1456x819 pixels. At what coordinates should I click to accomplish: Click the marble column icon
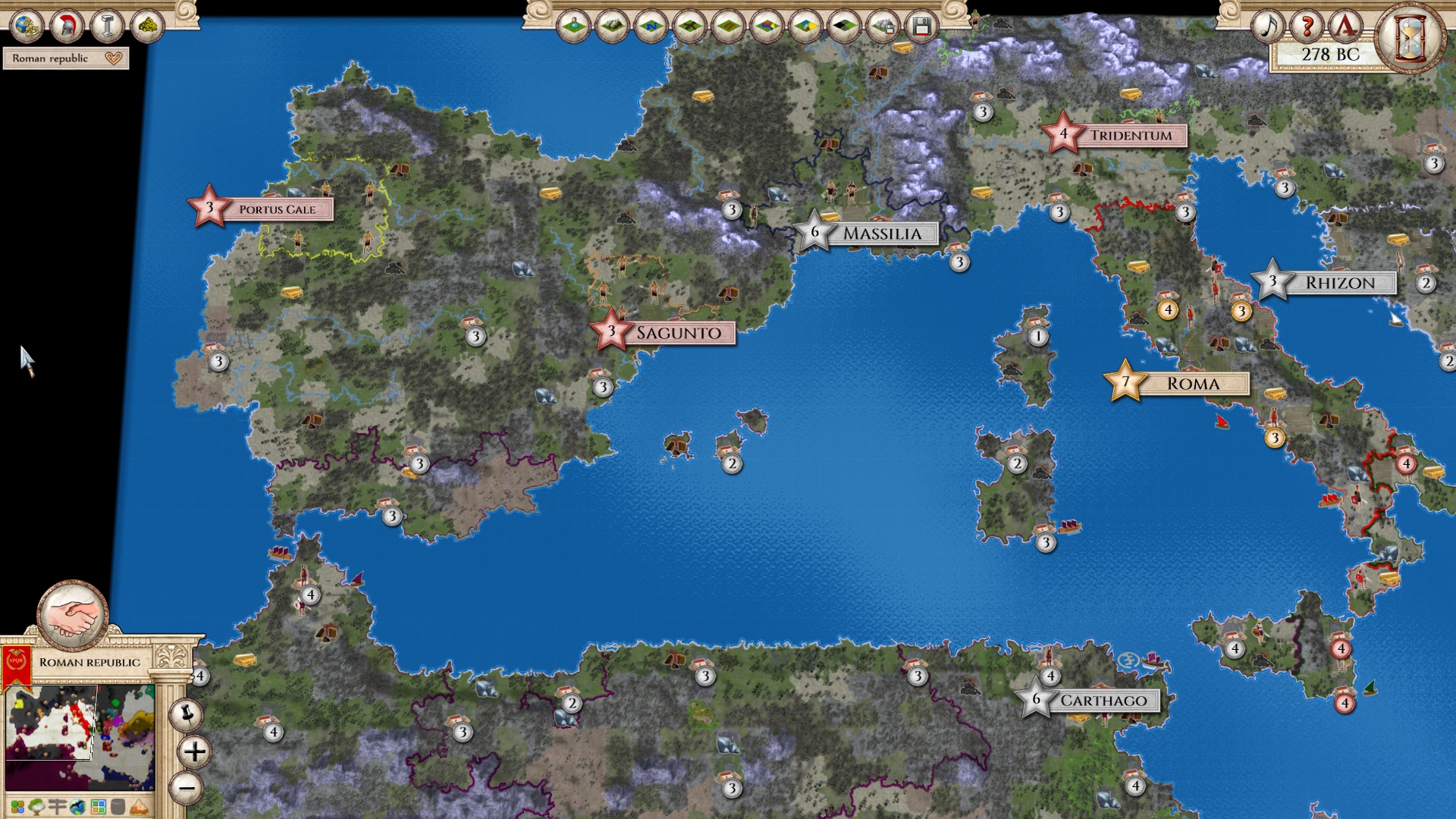coord(107,27)
